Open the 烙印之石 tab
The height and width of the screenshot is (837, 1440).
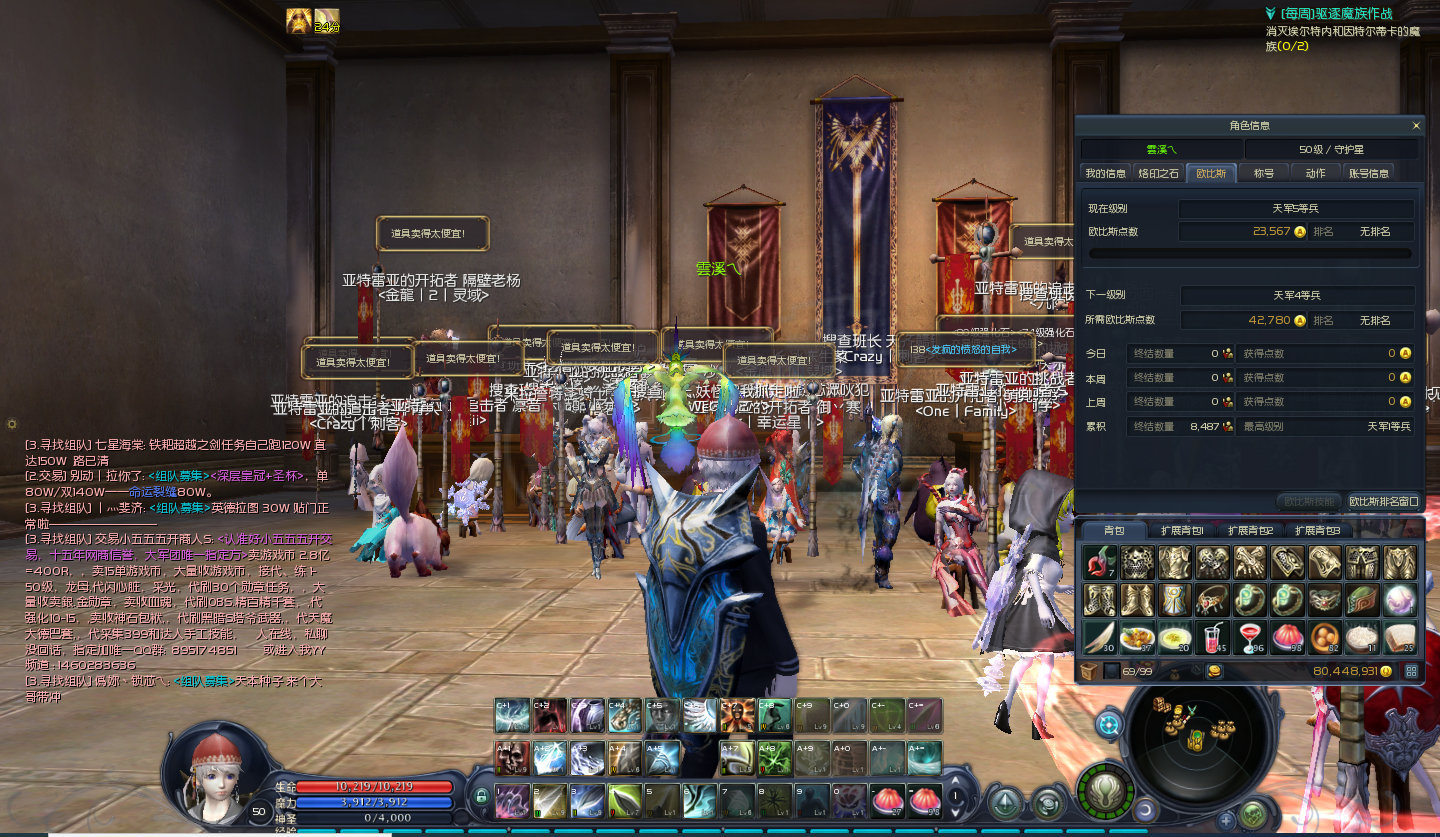click(x=1158, y=173)
